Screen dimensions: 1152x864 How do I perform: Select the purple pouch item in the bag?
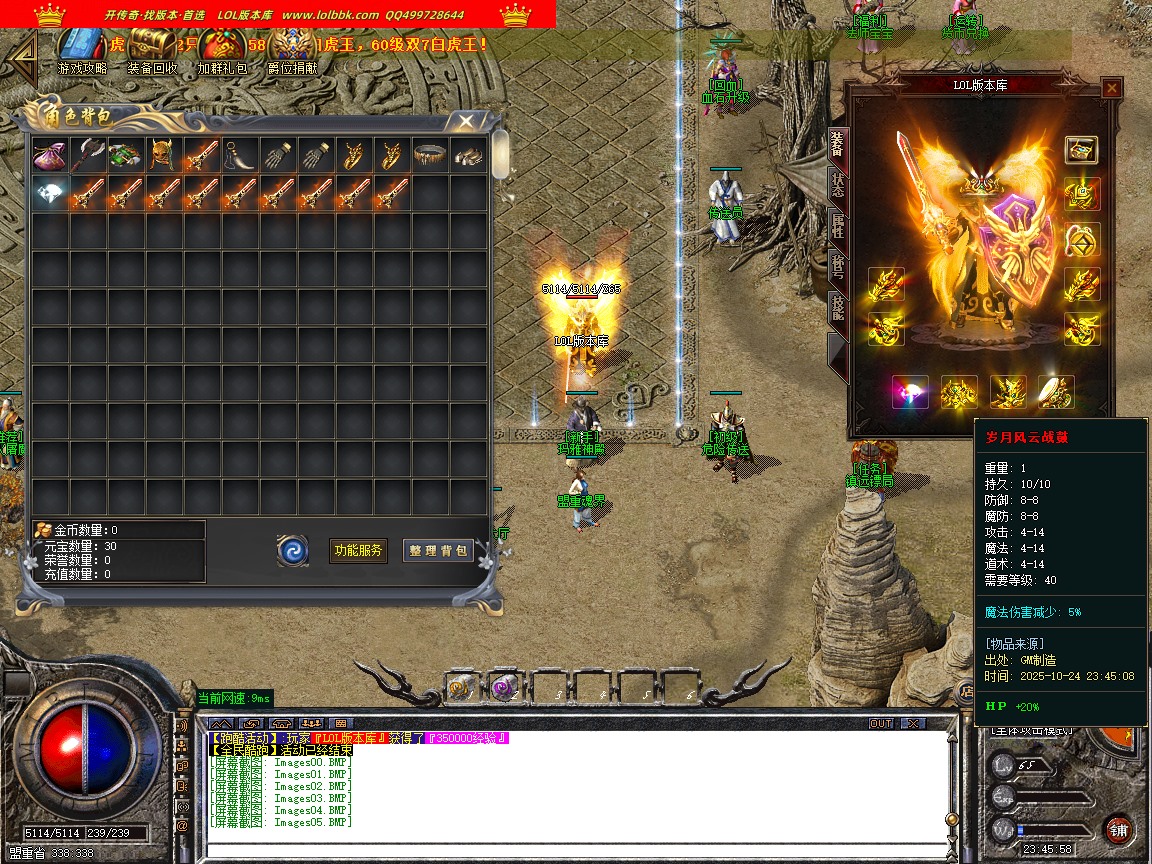click(x=50, y=156)
